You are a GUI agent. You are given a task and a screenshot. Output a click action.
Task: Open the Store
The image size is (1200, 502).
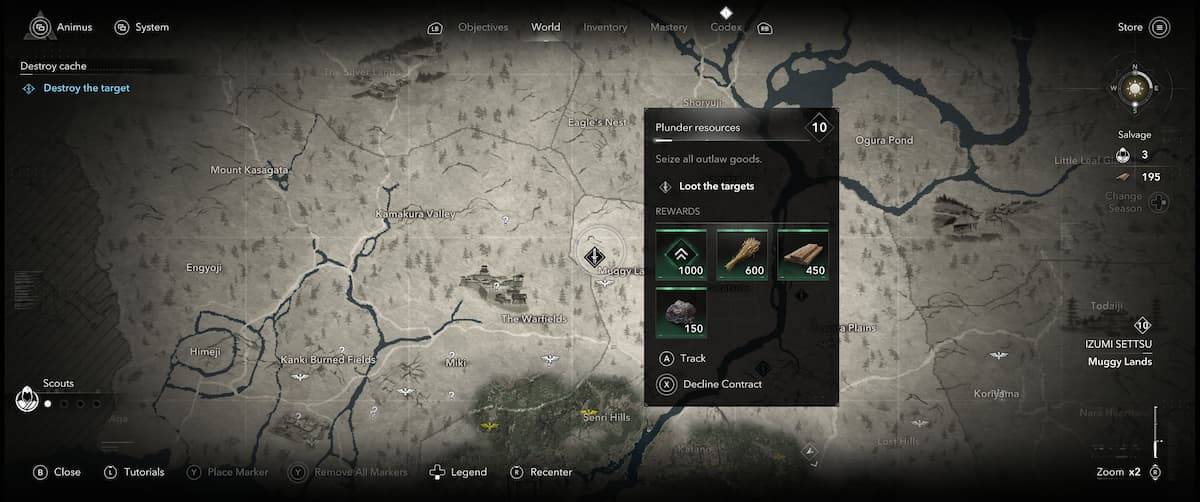[1141, 27]
